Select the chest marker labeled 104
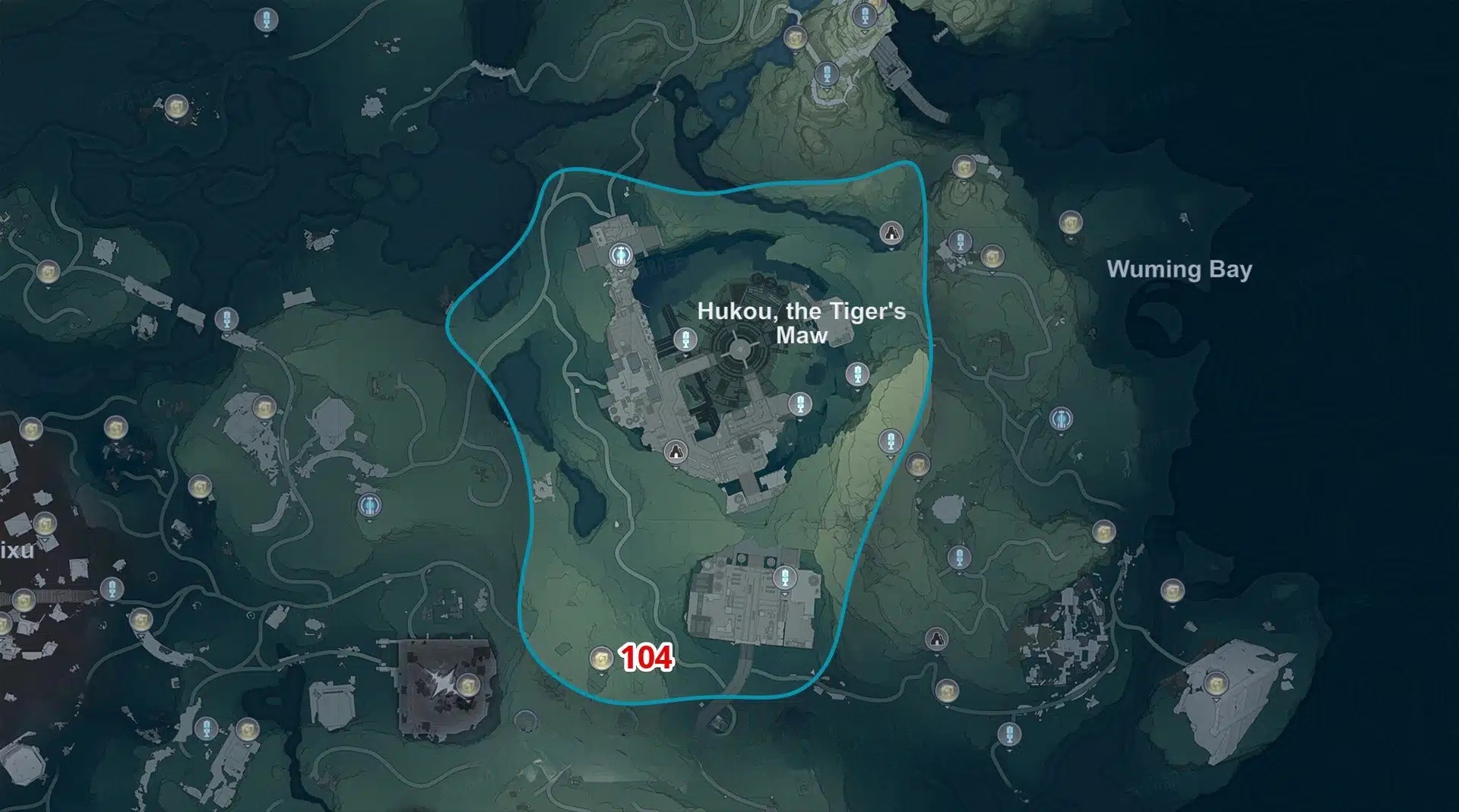 [601, 658]
